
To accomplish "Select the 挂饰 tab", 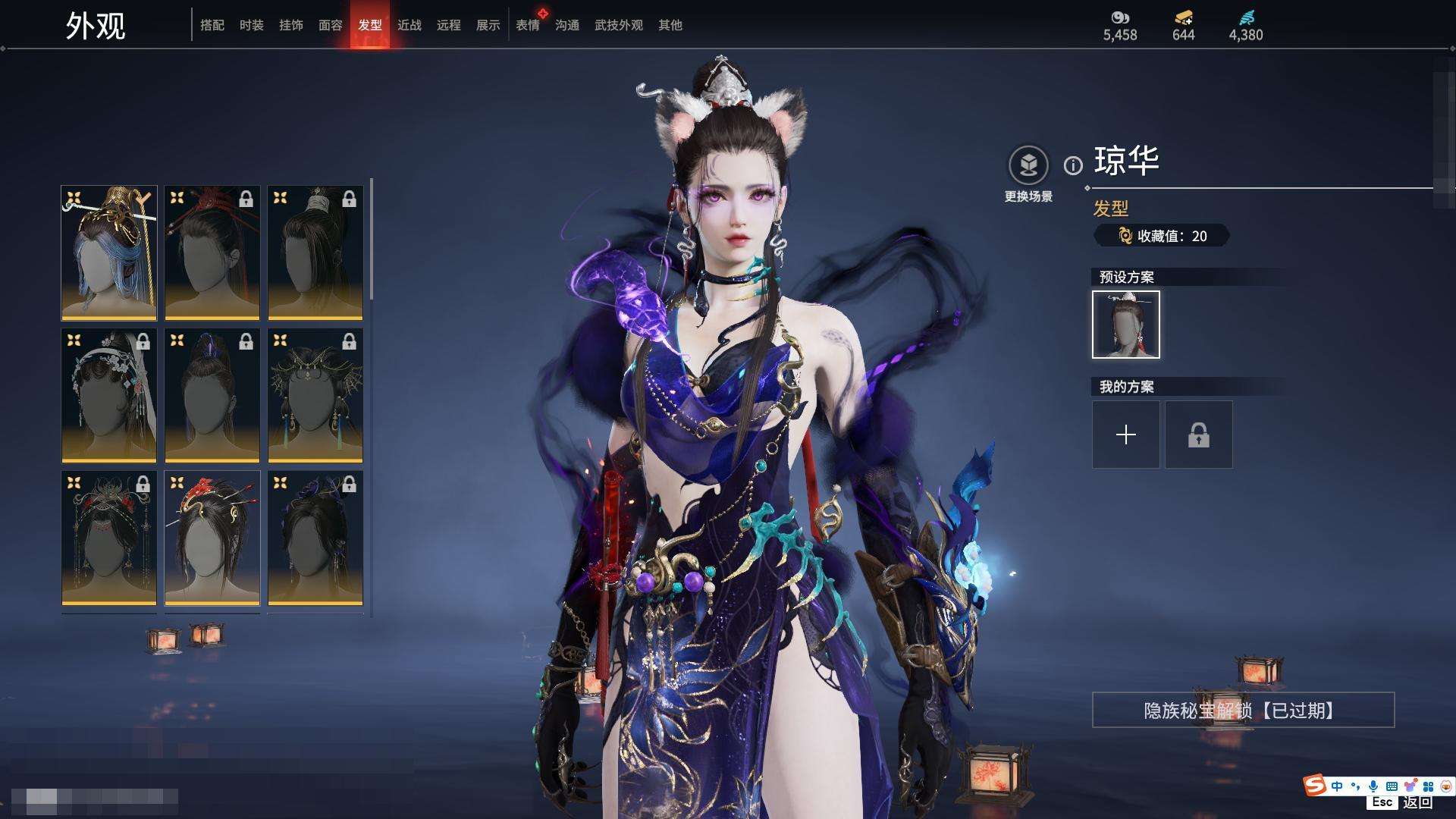I will (x=291, y=25).
